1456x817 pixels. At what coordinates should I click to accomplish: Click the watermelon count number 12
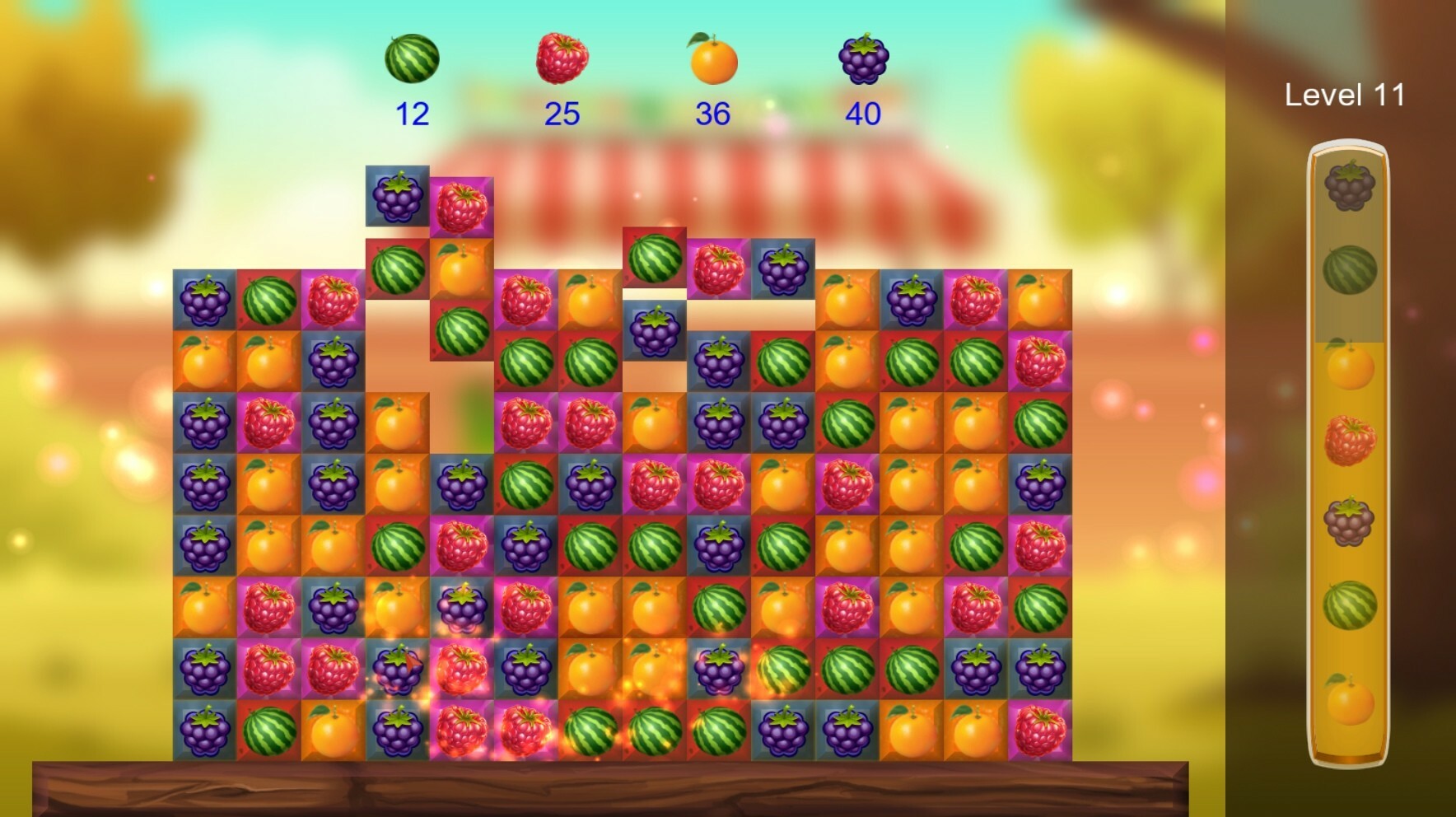point(413,113)
